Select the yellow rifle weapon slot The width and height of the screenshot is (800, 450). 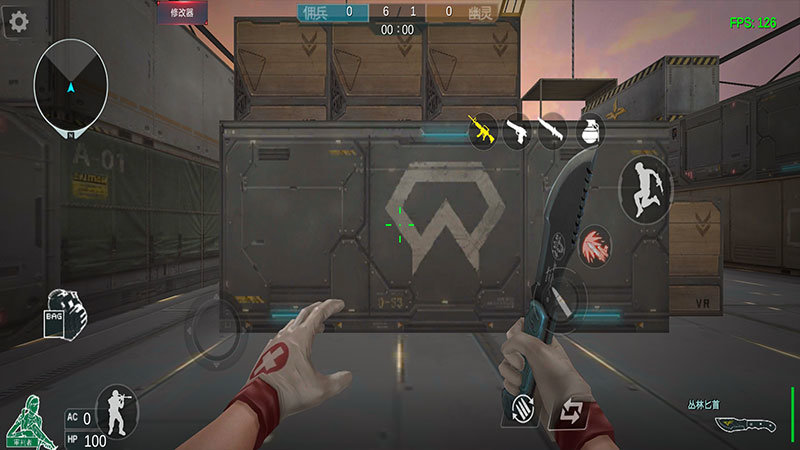484,130
